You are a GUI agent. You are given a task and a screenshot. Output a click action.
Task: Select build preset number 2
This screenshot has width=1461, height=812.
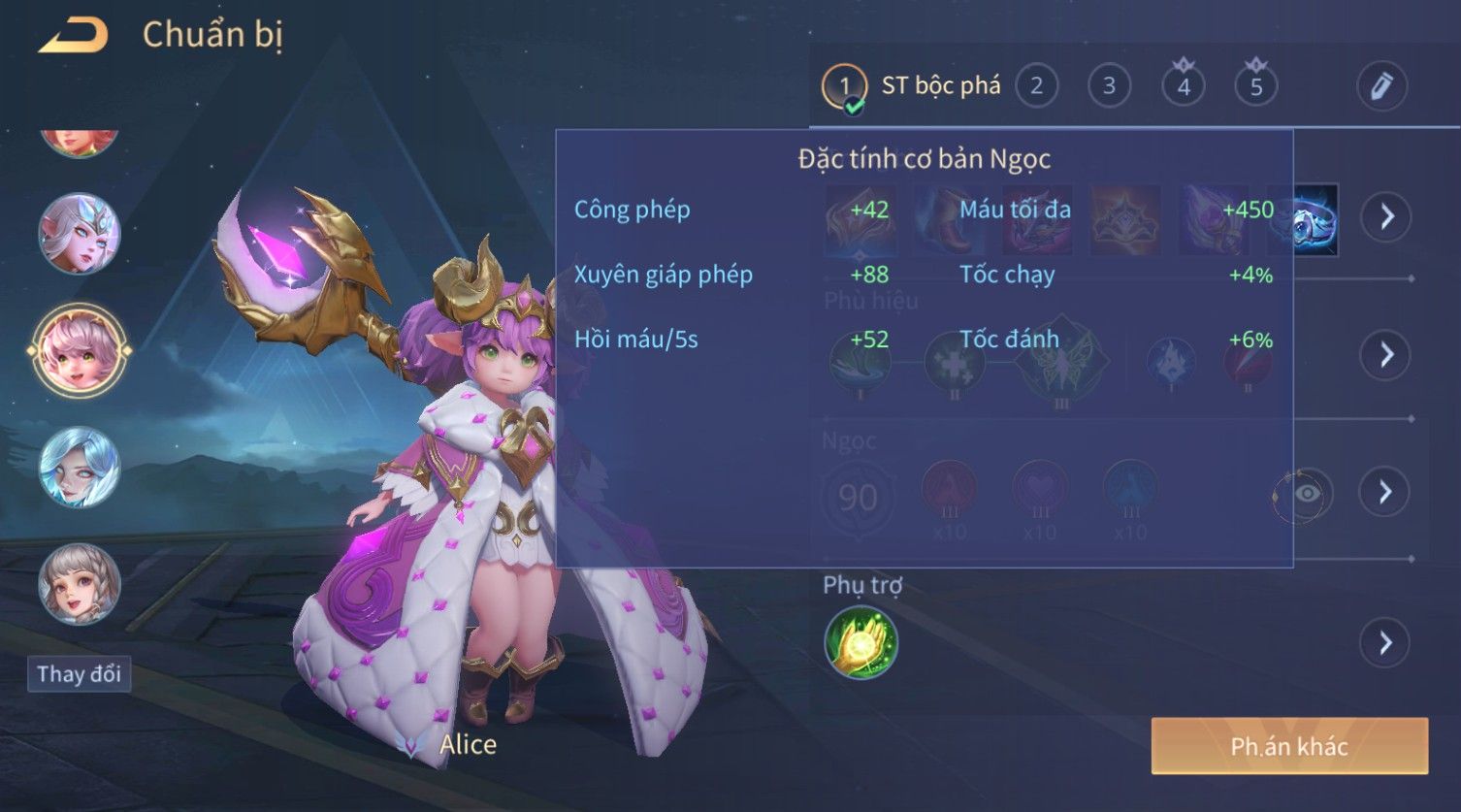[1036, 86]
